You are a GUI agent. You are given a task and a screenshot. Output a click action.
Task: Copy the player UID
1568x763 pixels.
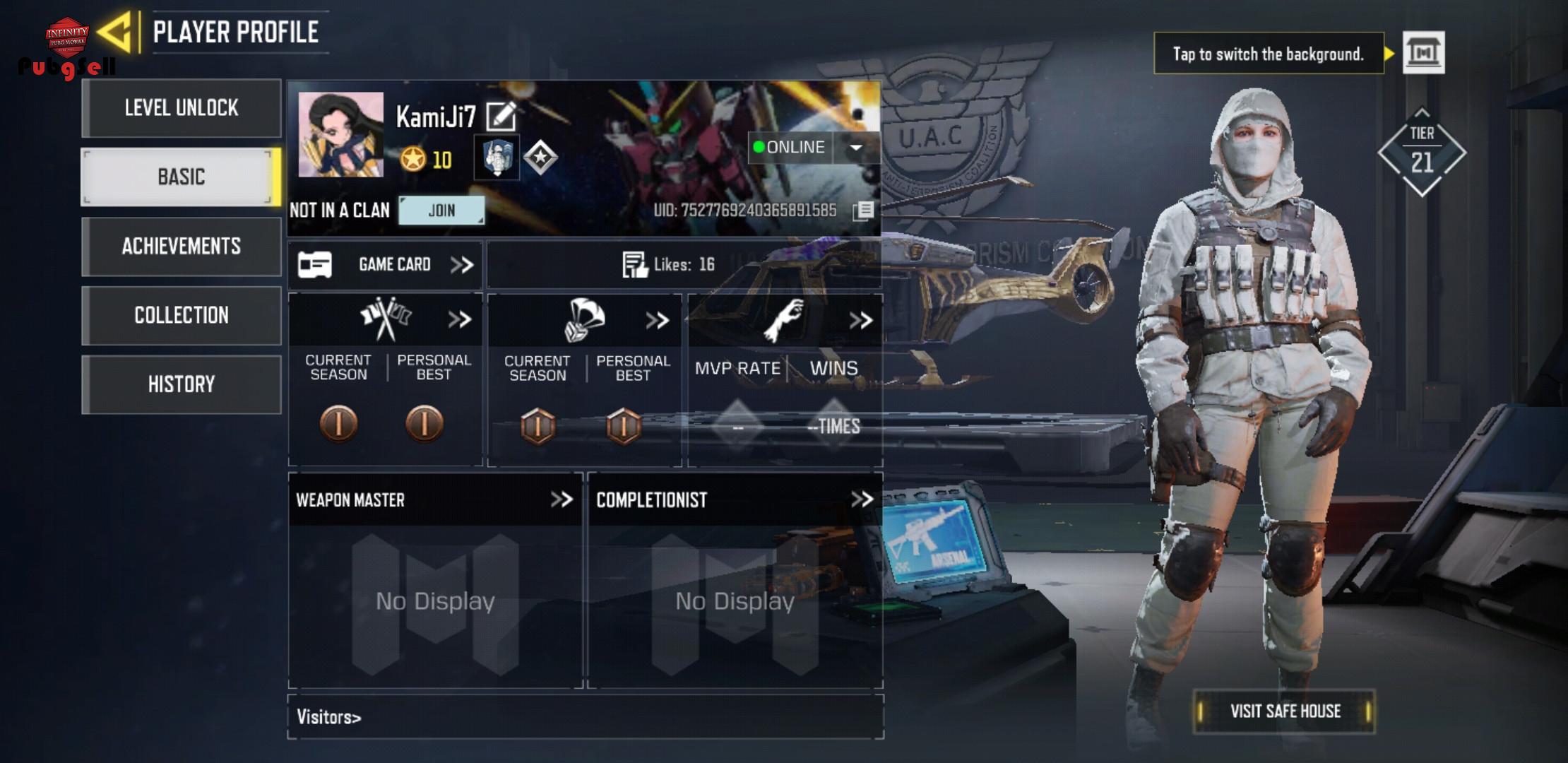[863, 211]
